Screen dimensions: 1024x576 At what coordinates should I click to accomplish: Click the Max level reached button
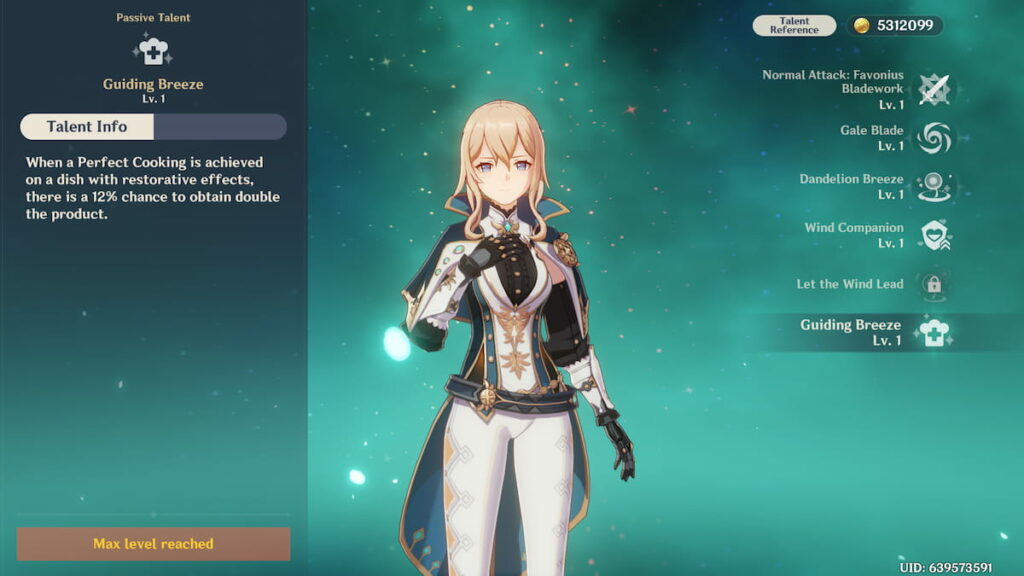[x=153, y=544]
